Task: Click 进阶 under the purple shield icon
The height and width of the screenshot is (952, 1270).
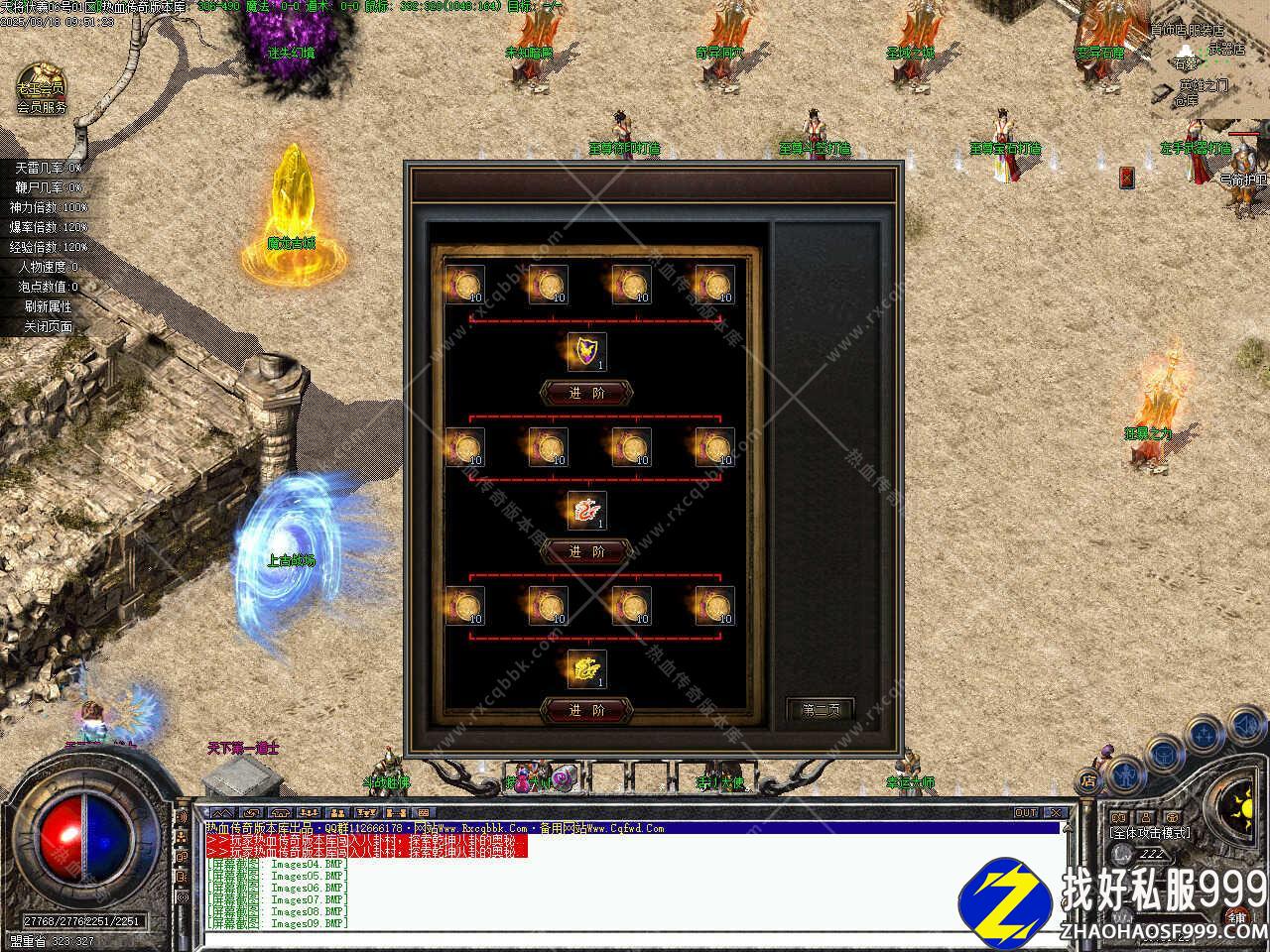Action: [585, 393]
